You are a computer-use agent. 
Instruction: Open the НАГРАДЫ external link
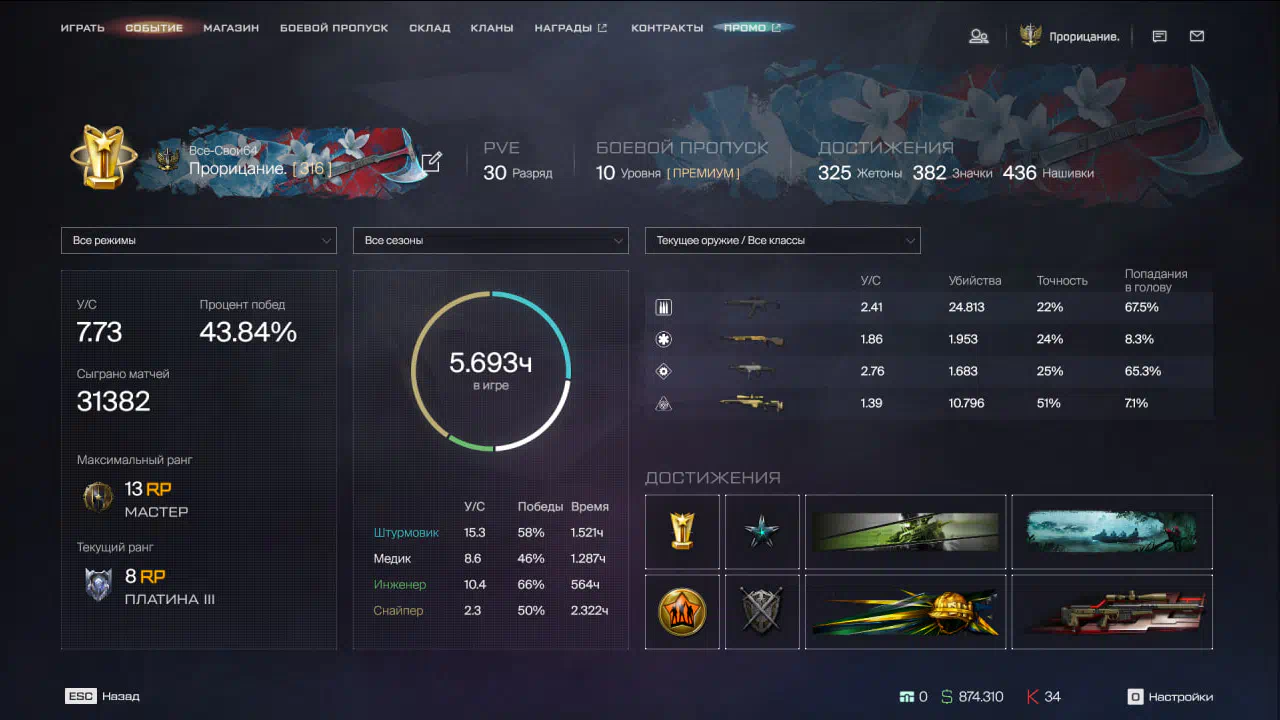(570, 28)
